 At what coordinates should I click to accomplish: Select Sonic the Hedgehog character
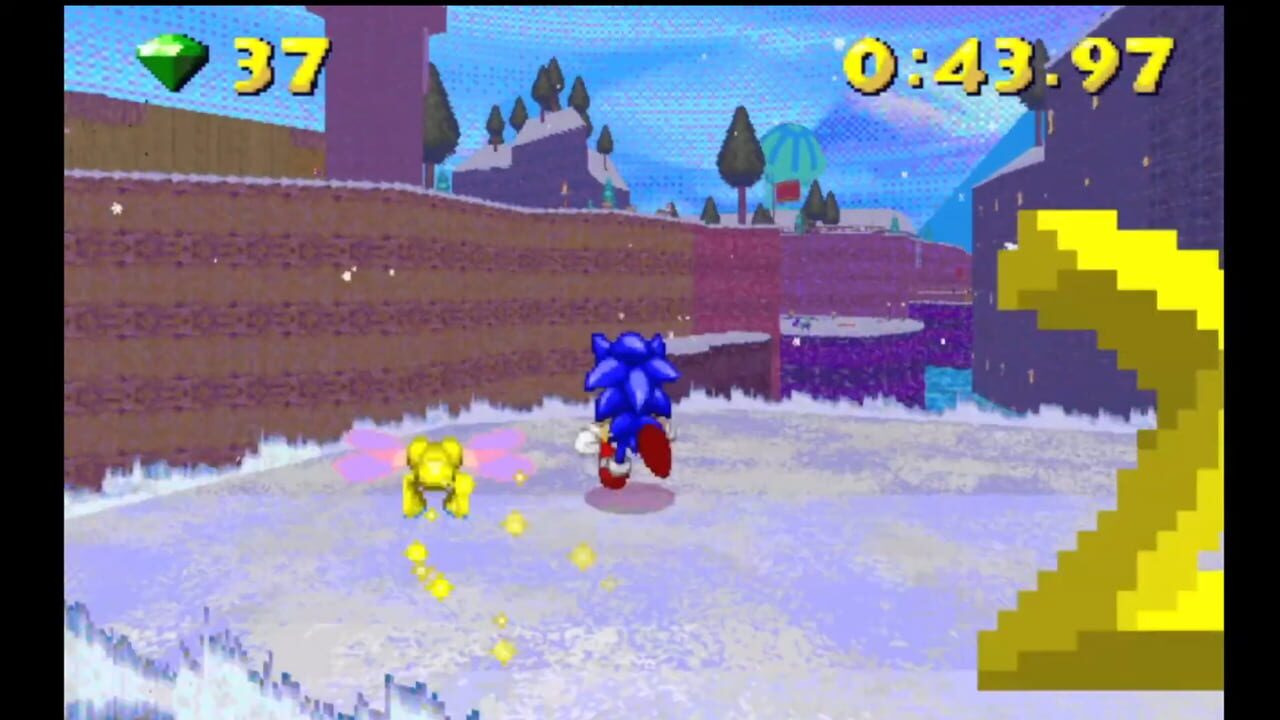coord(630,410)
